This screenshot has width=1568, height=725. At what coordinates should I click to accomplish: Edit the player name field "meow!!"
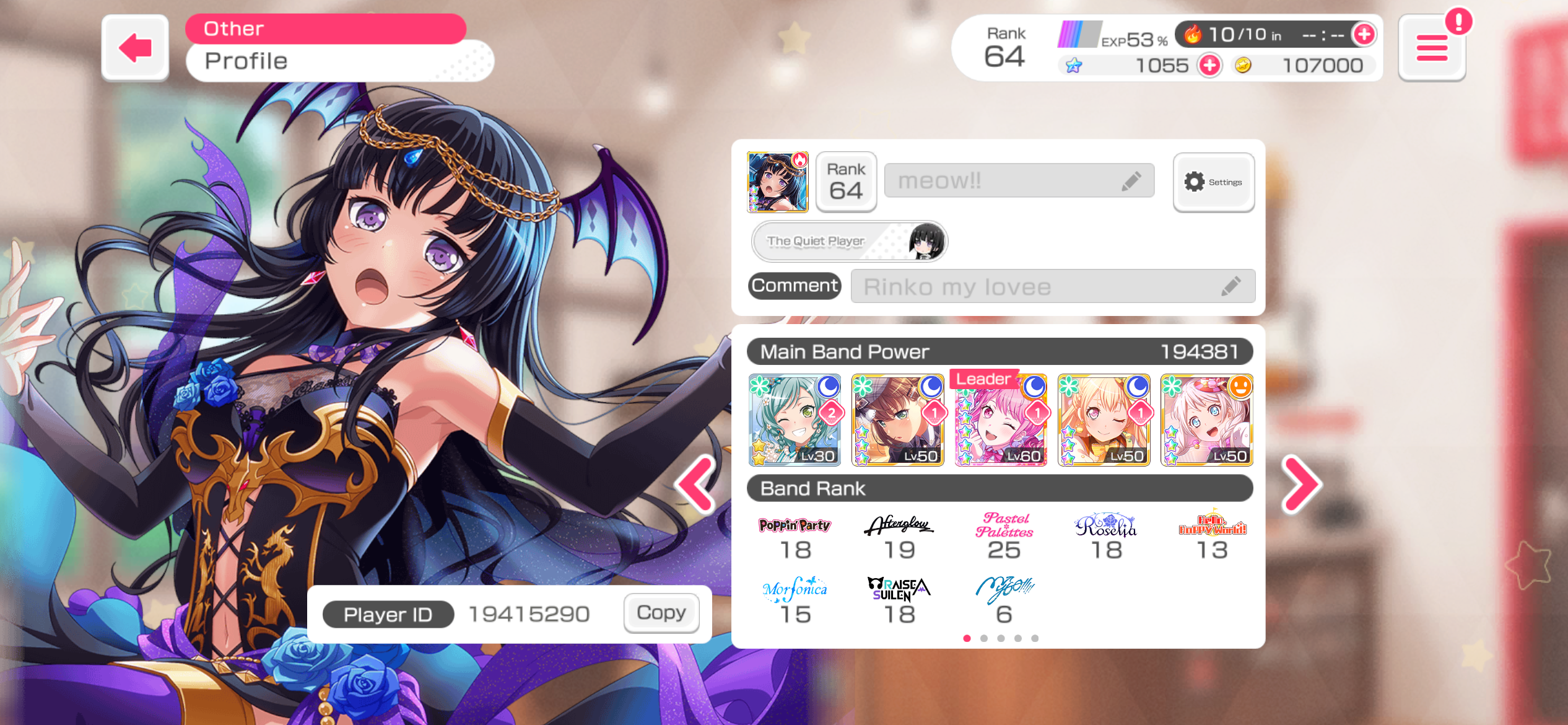point(1019,181)
